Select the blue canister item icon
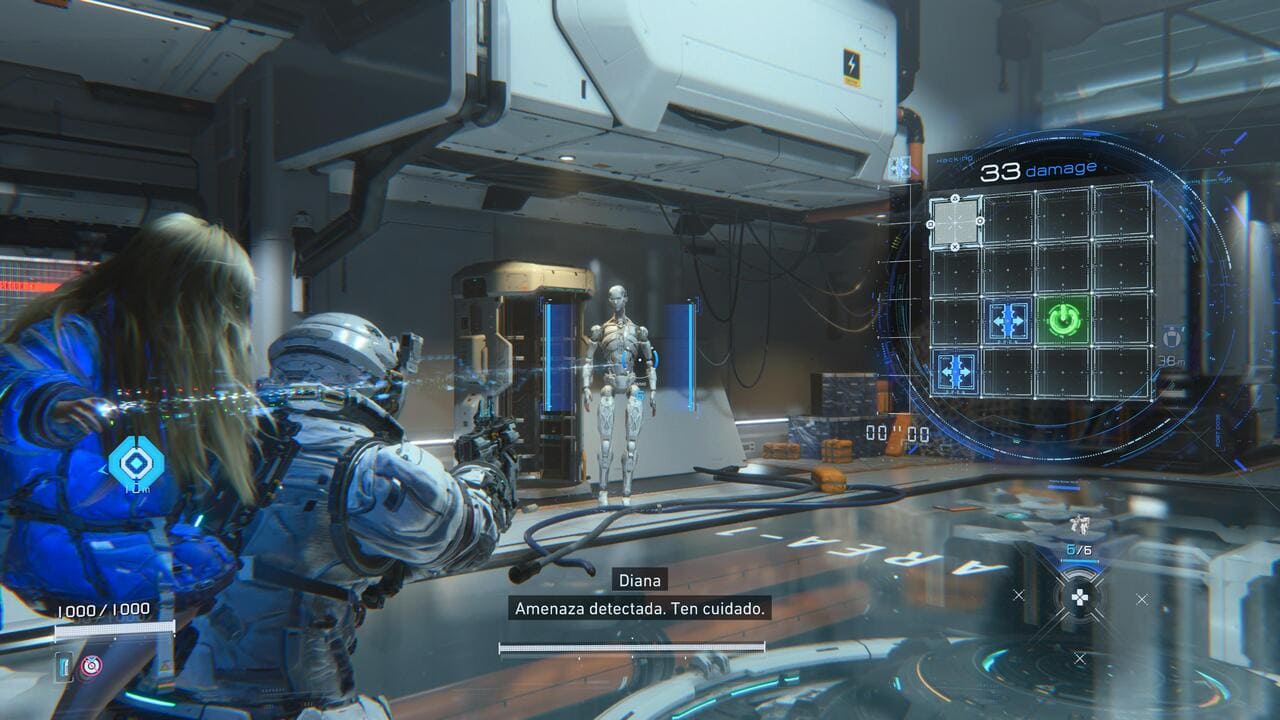 tap(65, 666)
